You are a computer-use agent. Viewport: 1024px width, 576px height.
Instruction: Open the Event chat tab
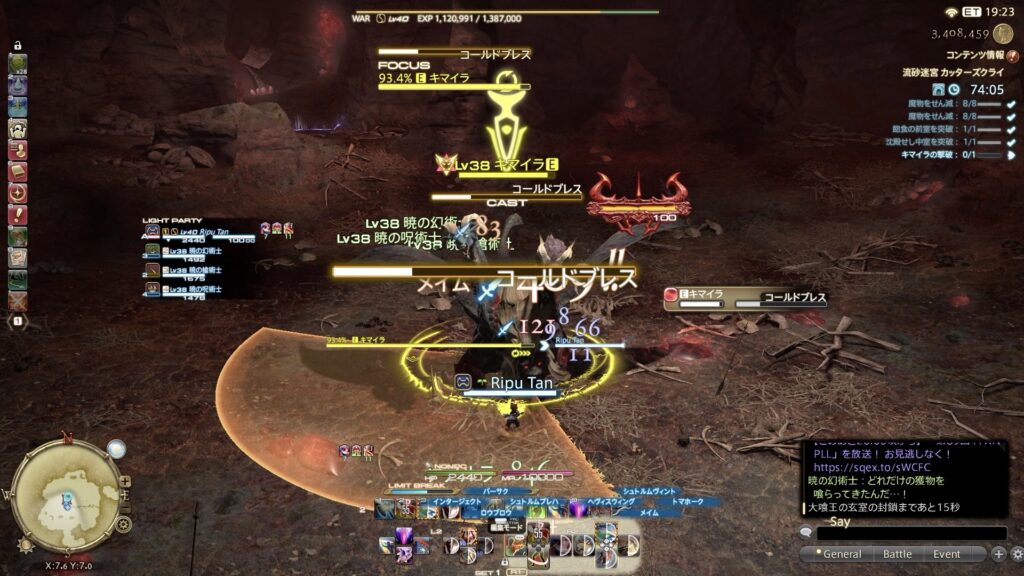pyautogui.click(x=946, y=554)
